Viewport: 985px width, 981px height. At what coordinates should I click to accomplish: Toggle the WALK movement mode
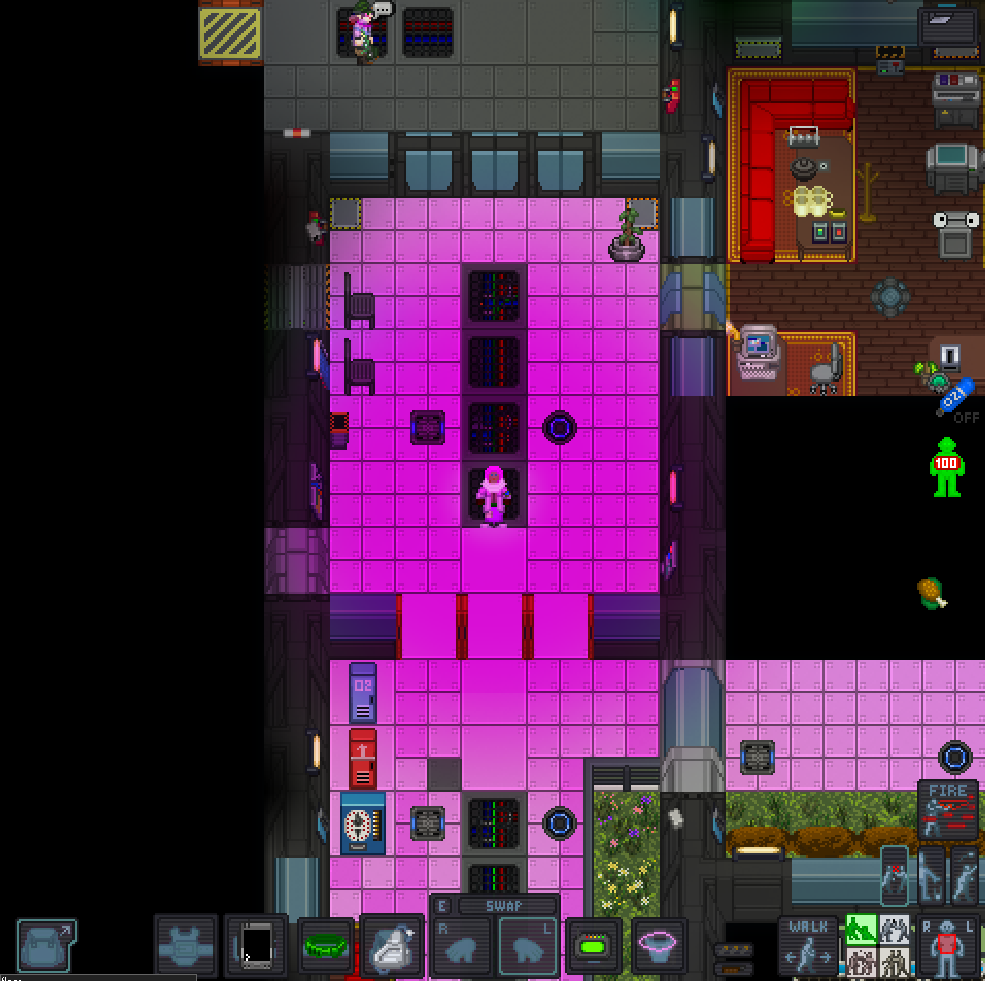(x=808, y=945)
